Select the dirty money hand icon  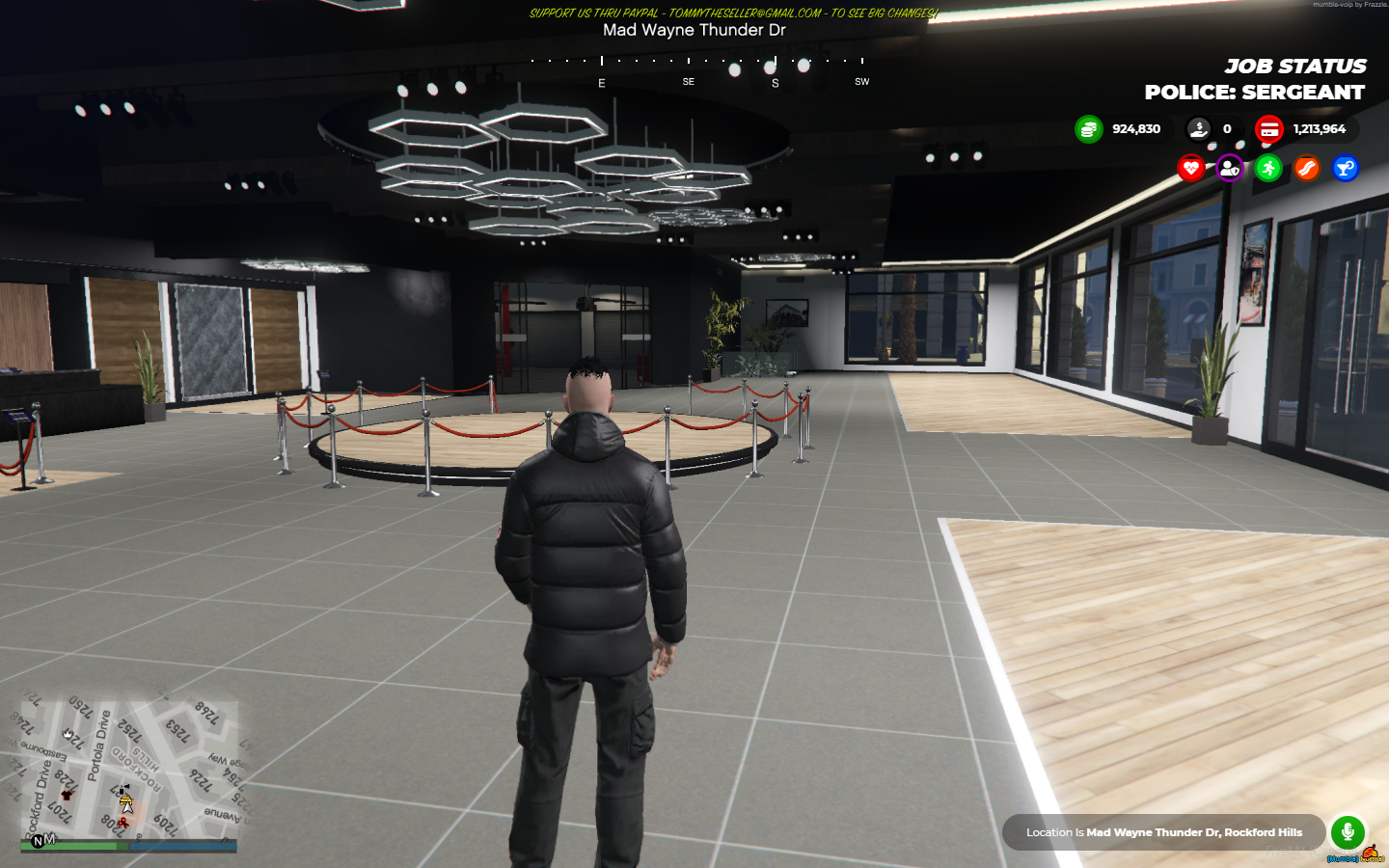click(1198, 129)
